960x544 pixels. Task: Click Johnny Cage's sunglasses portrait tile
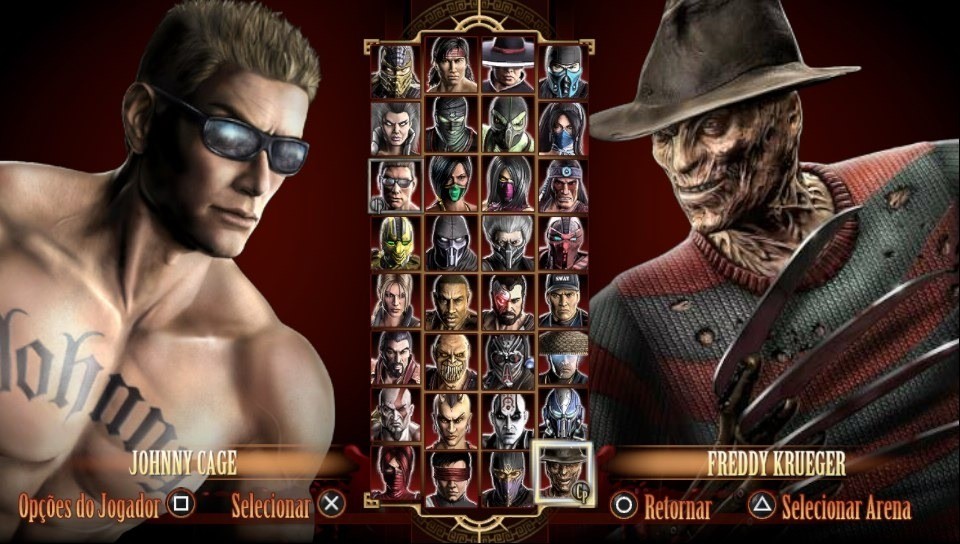(x=396, y=185)
